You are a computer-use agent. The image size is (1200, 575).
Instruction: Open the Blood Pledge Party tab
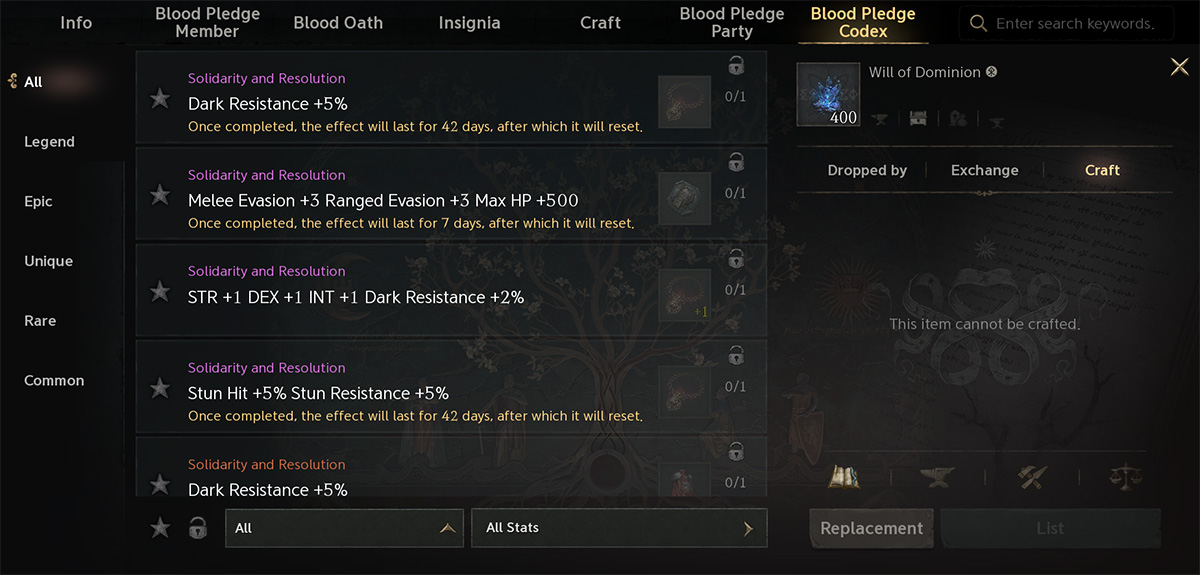[731, 22]
